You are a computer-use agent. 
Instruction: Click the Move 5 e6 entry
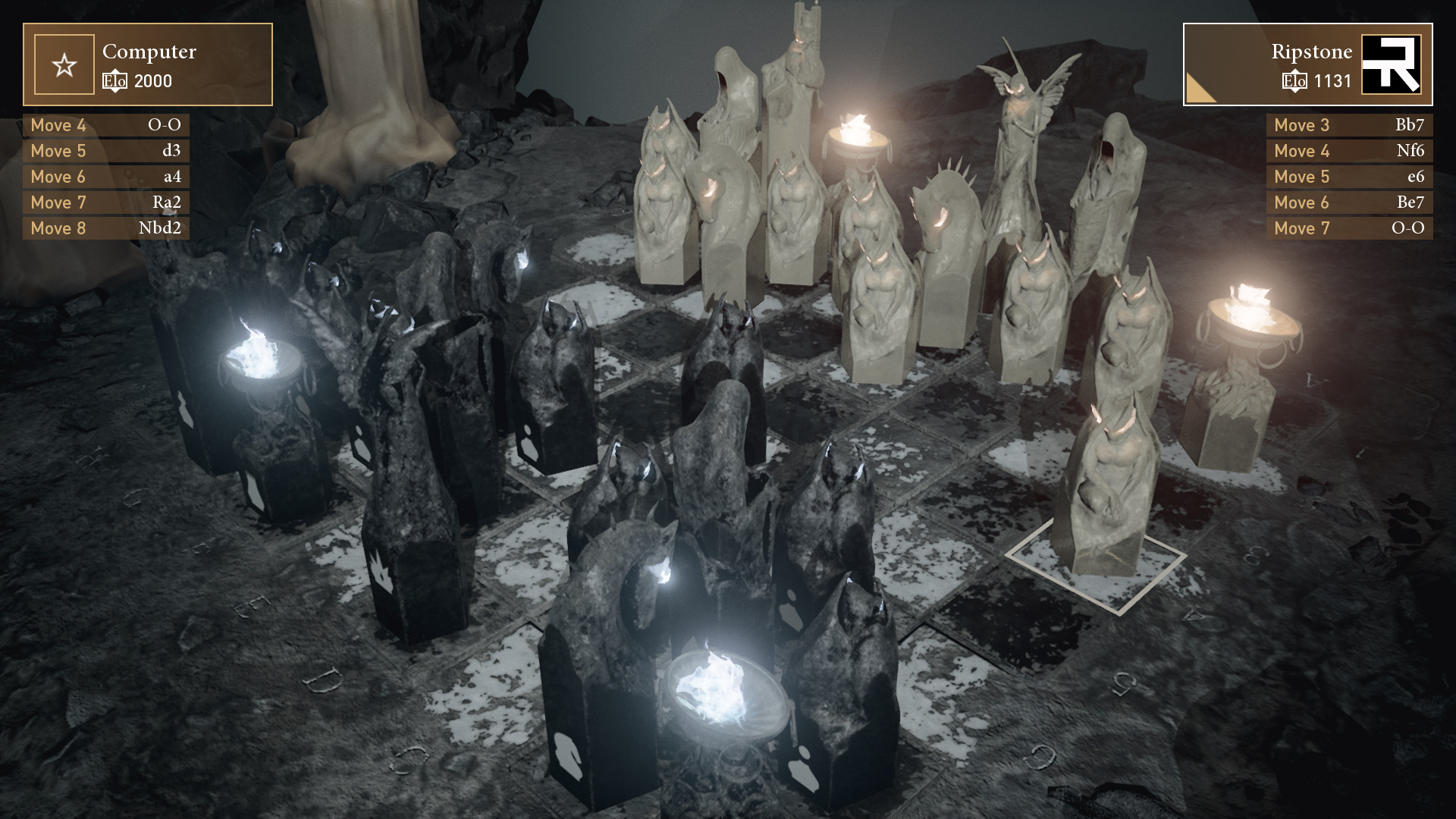[1349, 176]
